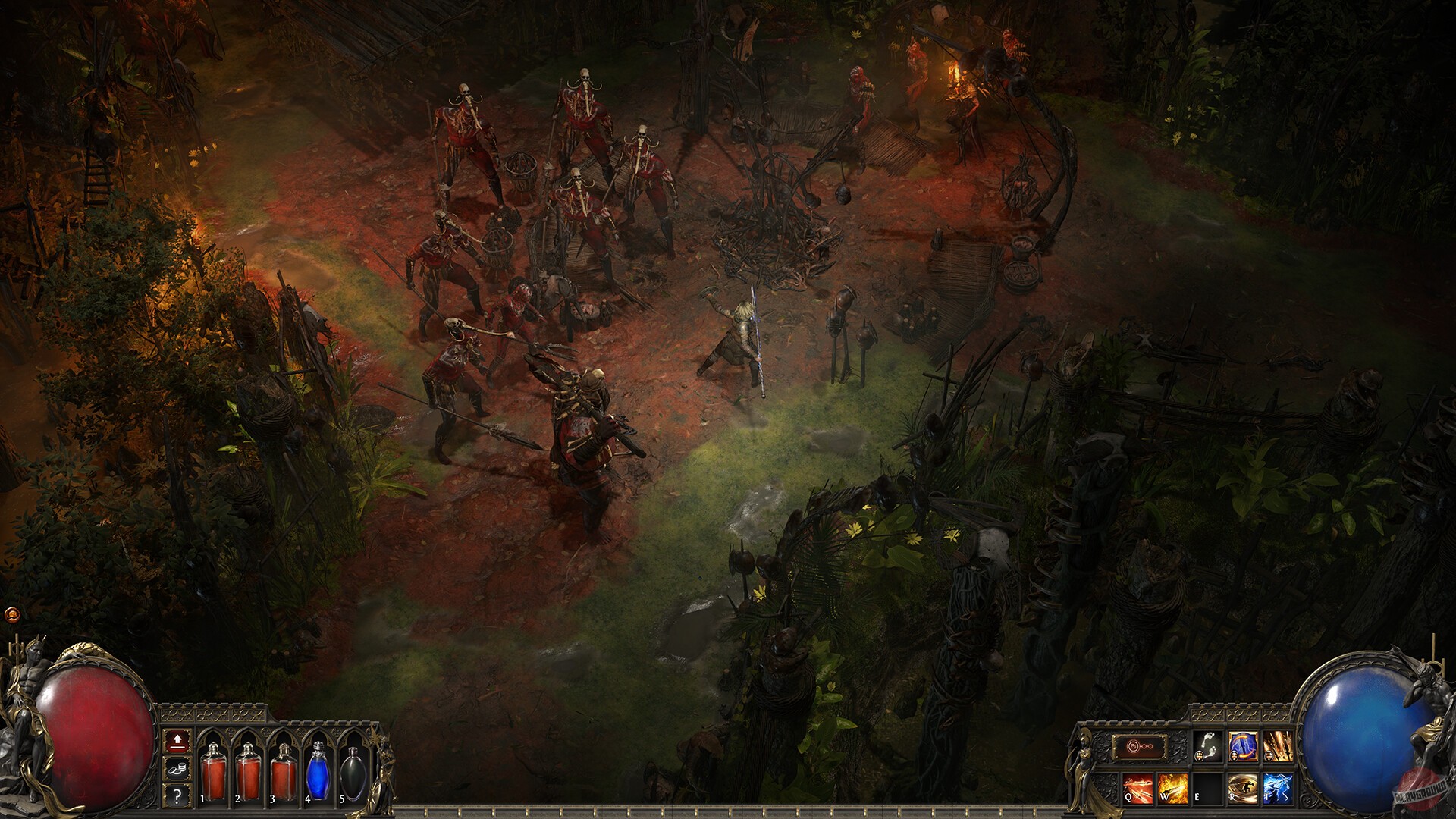
Task: Click the burning arrows skill icon
Action: coord(1279,746)
